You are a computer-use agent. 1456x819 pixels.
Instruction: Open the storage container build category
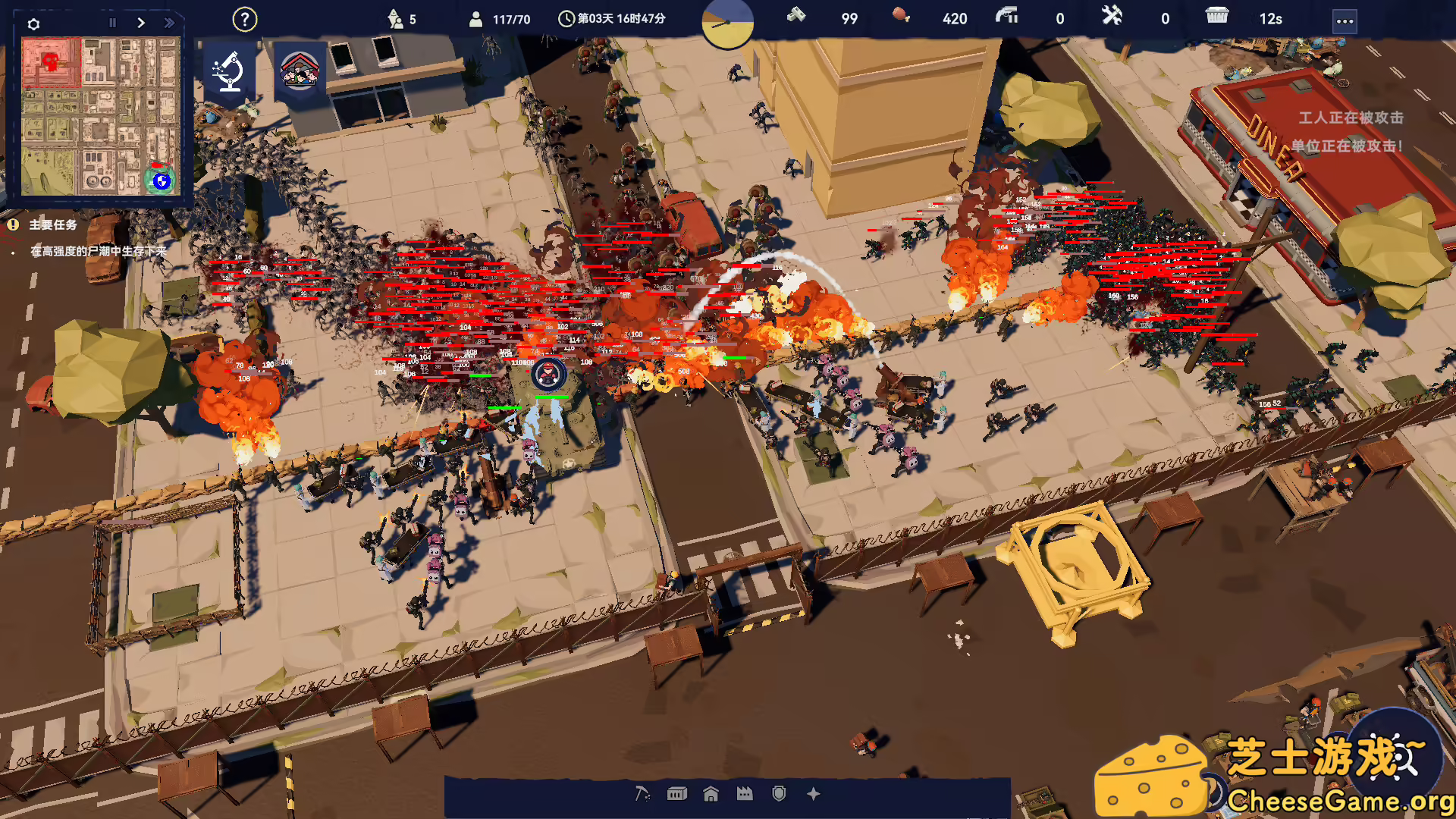click(x=676, y=794)
